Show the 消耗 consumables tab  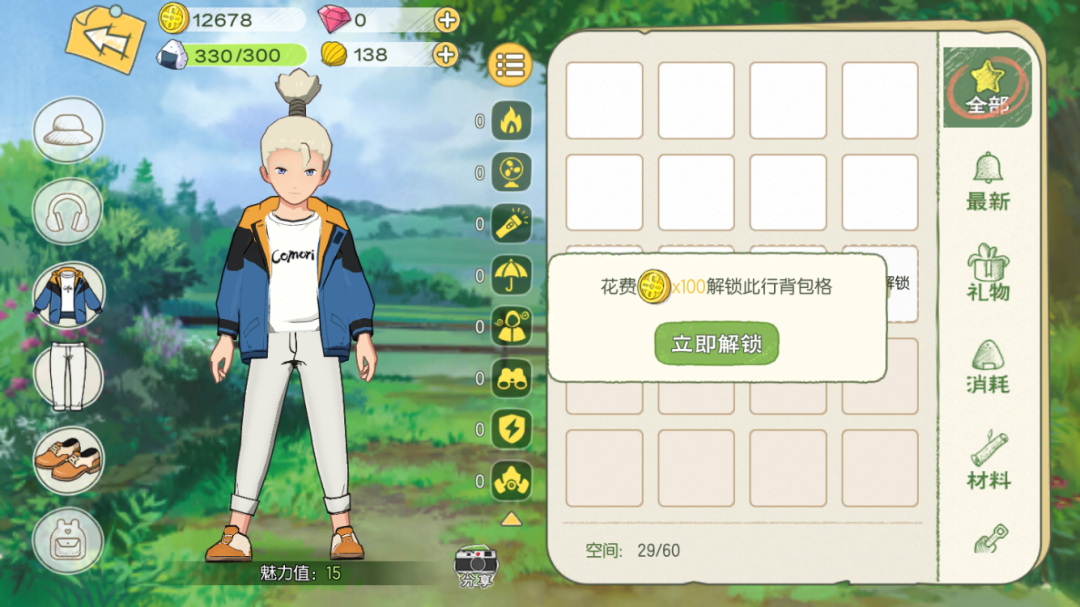987,366
